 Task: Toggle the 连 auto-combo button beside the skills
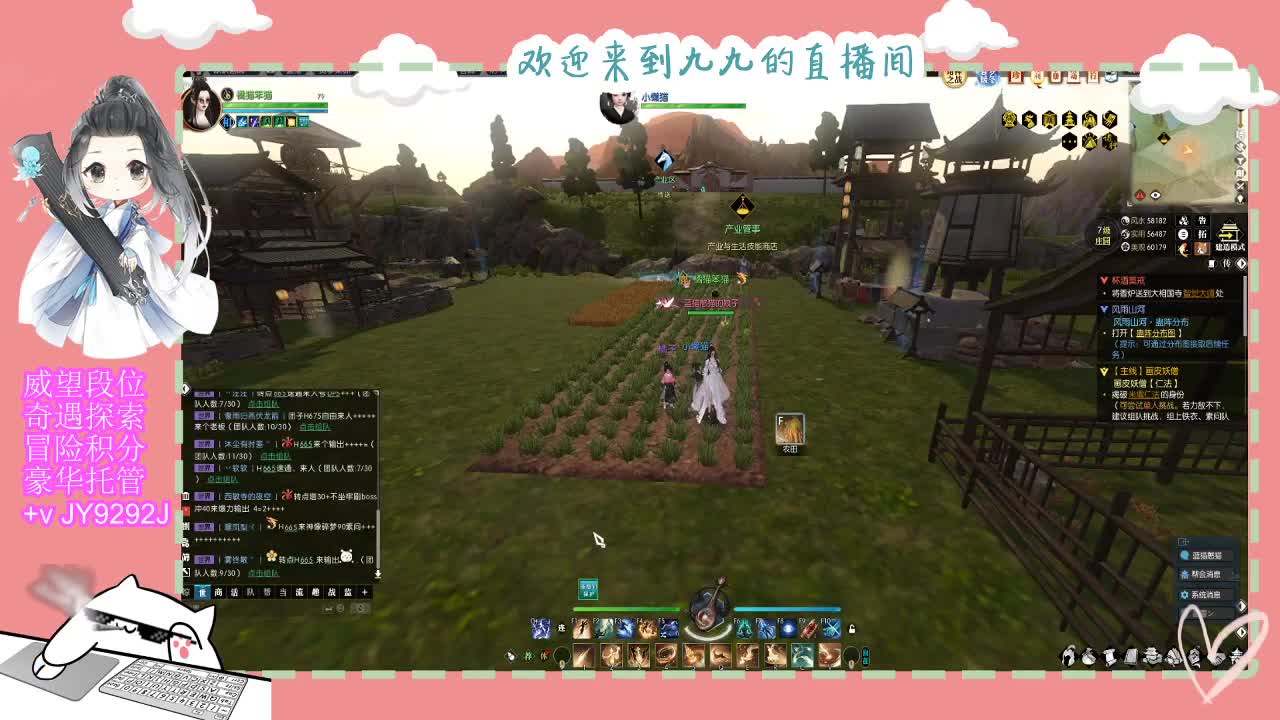click(561, 628)
